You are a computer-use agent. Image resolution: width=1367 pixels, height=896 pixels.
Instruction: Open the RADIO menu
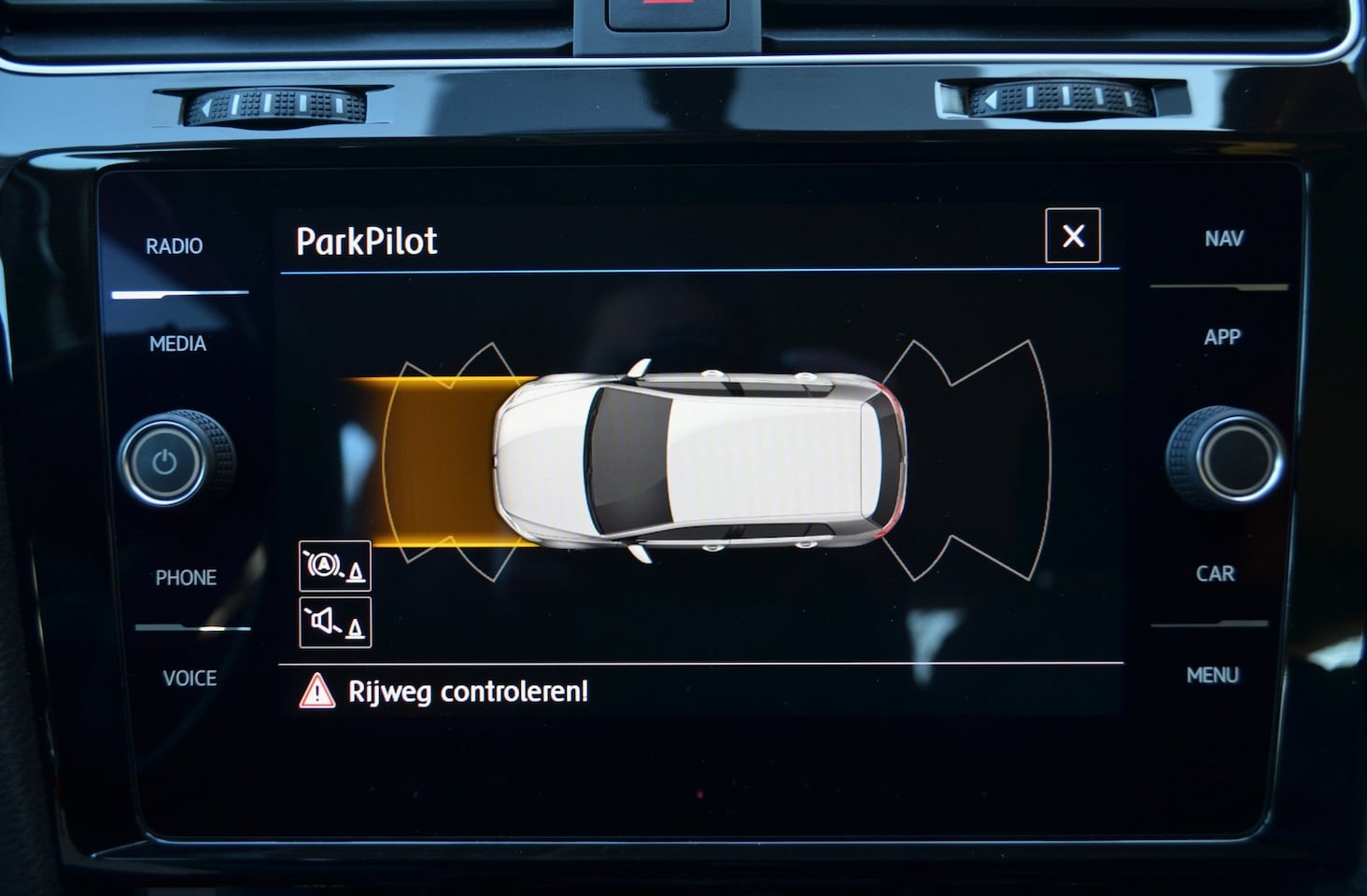(175, 246)
